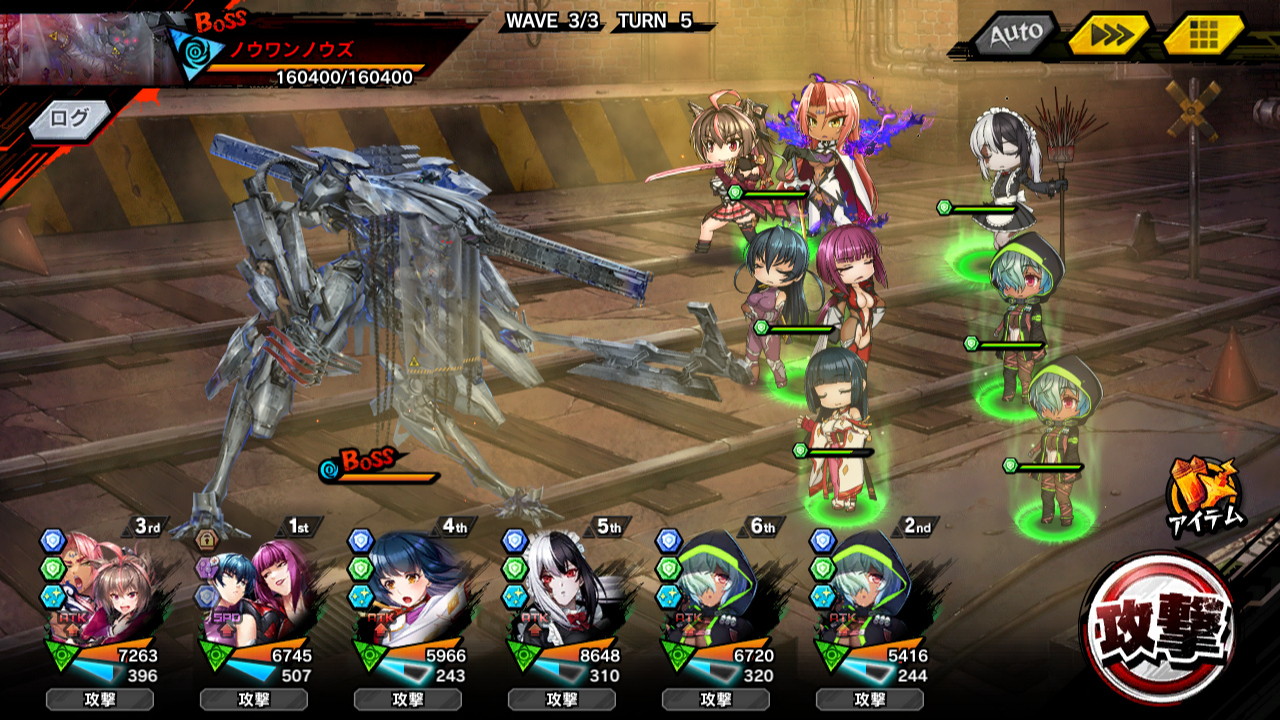This screenshot has width=1280, height=720.
Task: Open the アイテム item box
Action: coord(1204,493)
